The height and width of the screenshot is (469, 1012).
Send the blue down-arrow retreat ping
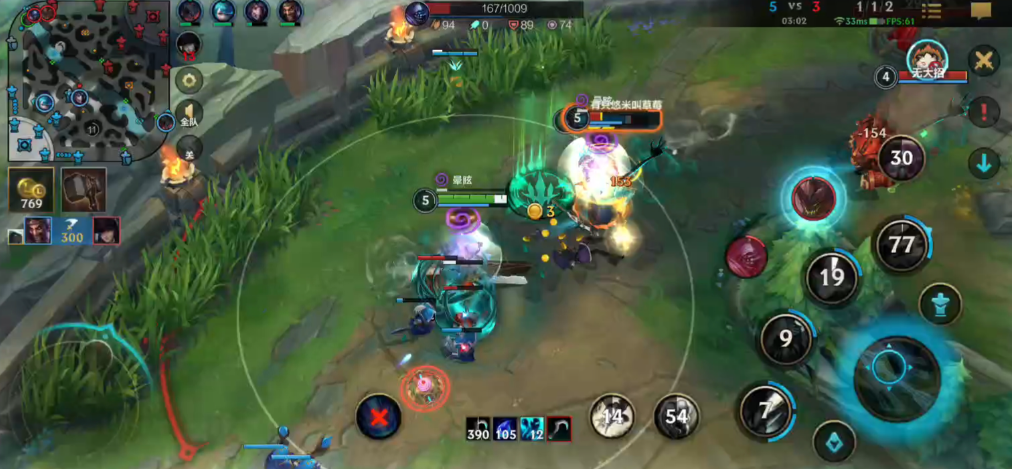984,163
